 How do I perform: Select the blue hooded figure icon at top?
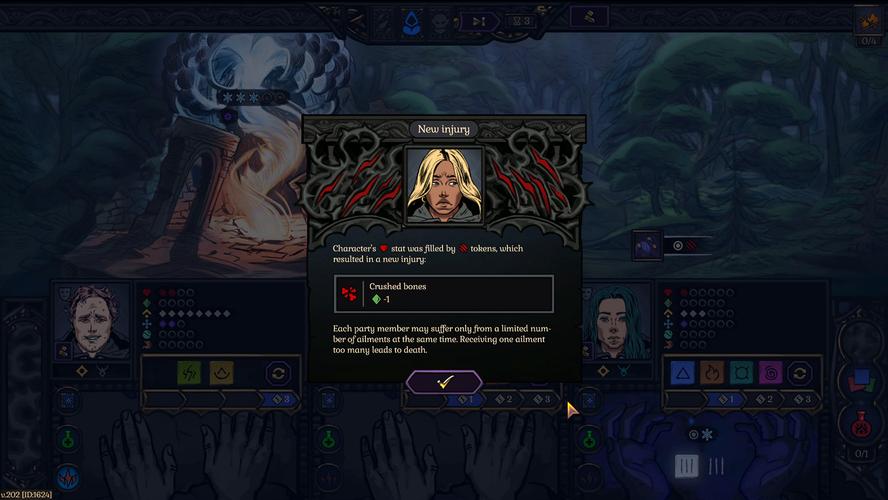click(410, 23)
